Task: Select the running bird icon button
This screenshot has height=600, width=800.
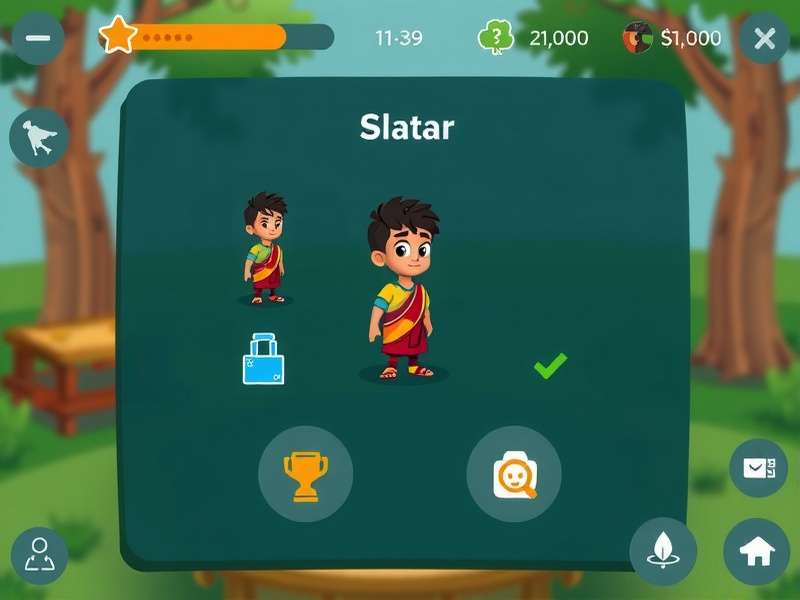Action: click(x=39, y=137)
